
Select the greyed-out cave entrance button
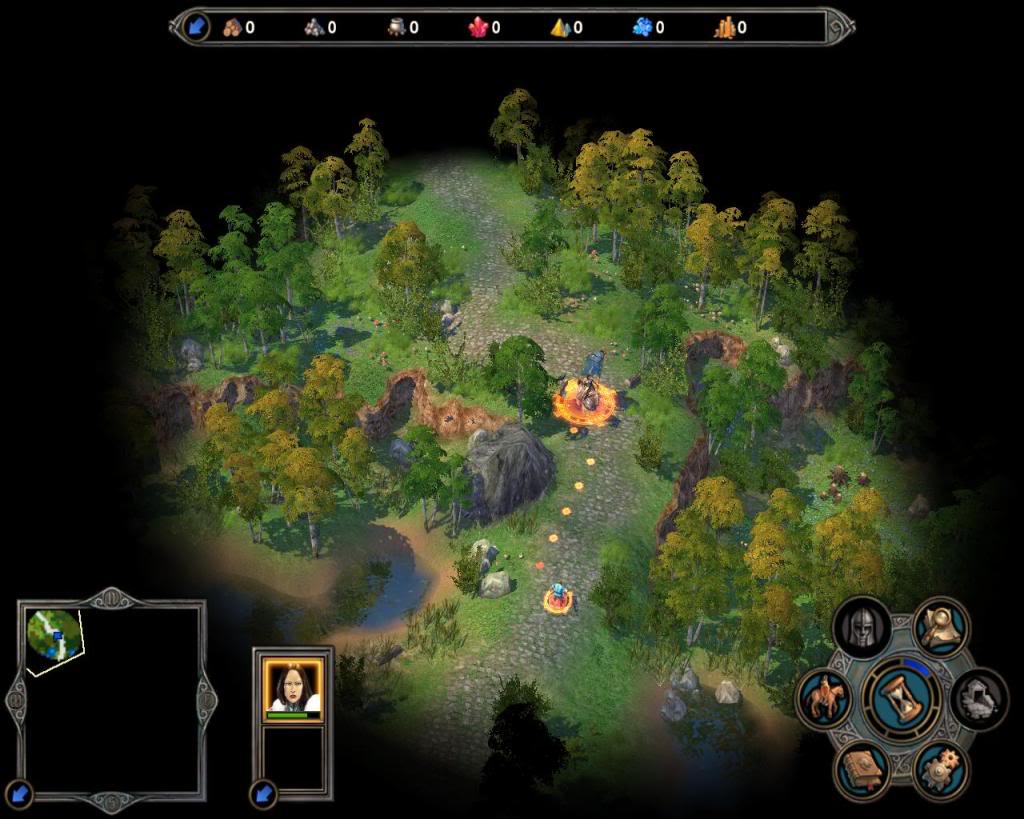979,698
